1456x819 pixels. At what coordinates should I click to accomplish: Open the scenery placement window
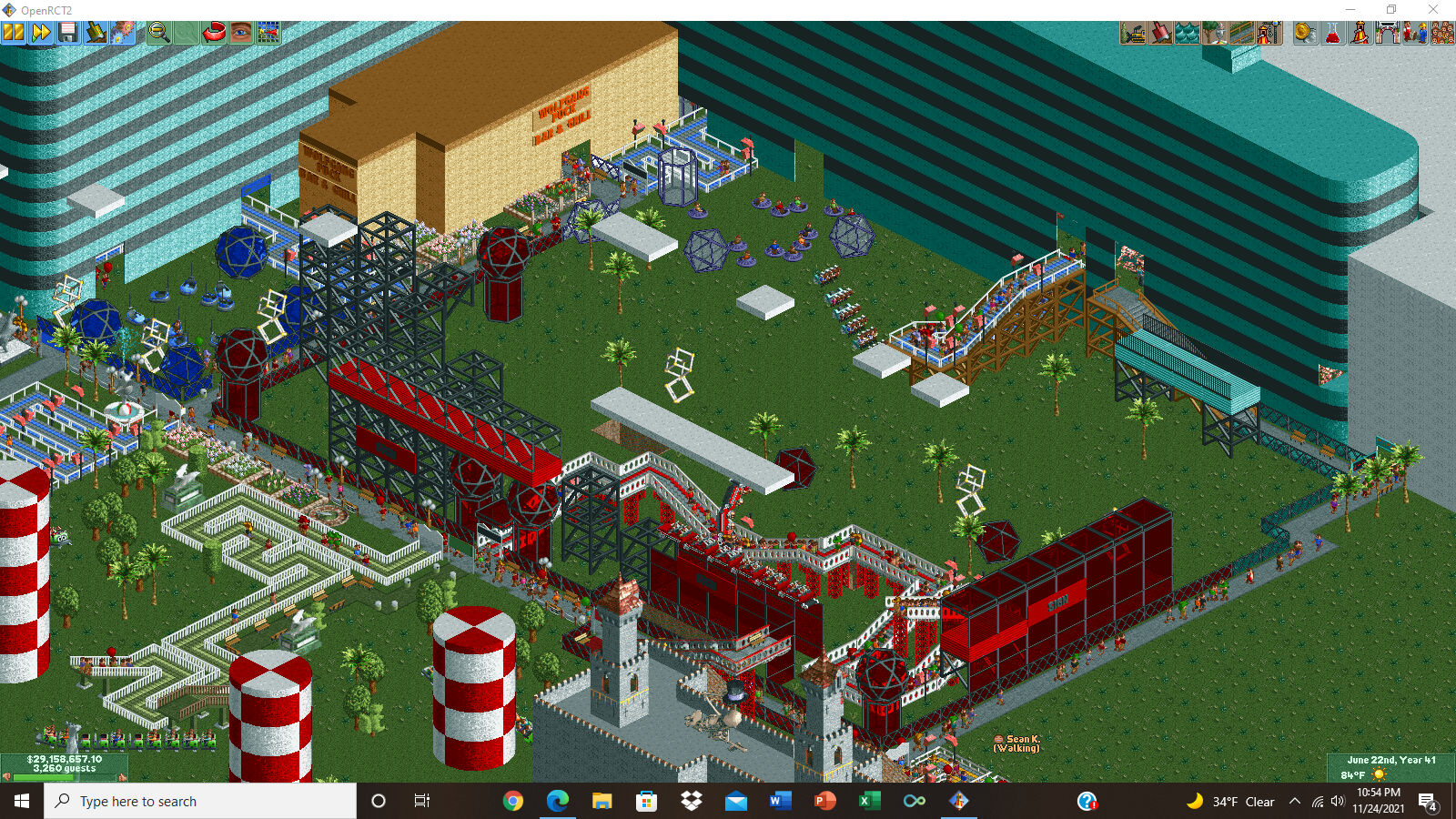[1215, 32]
